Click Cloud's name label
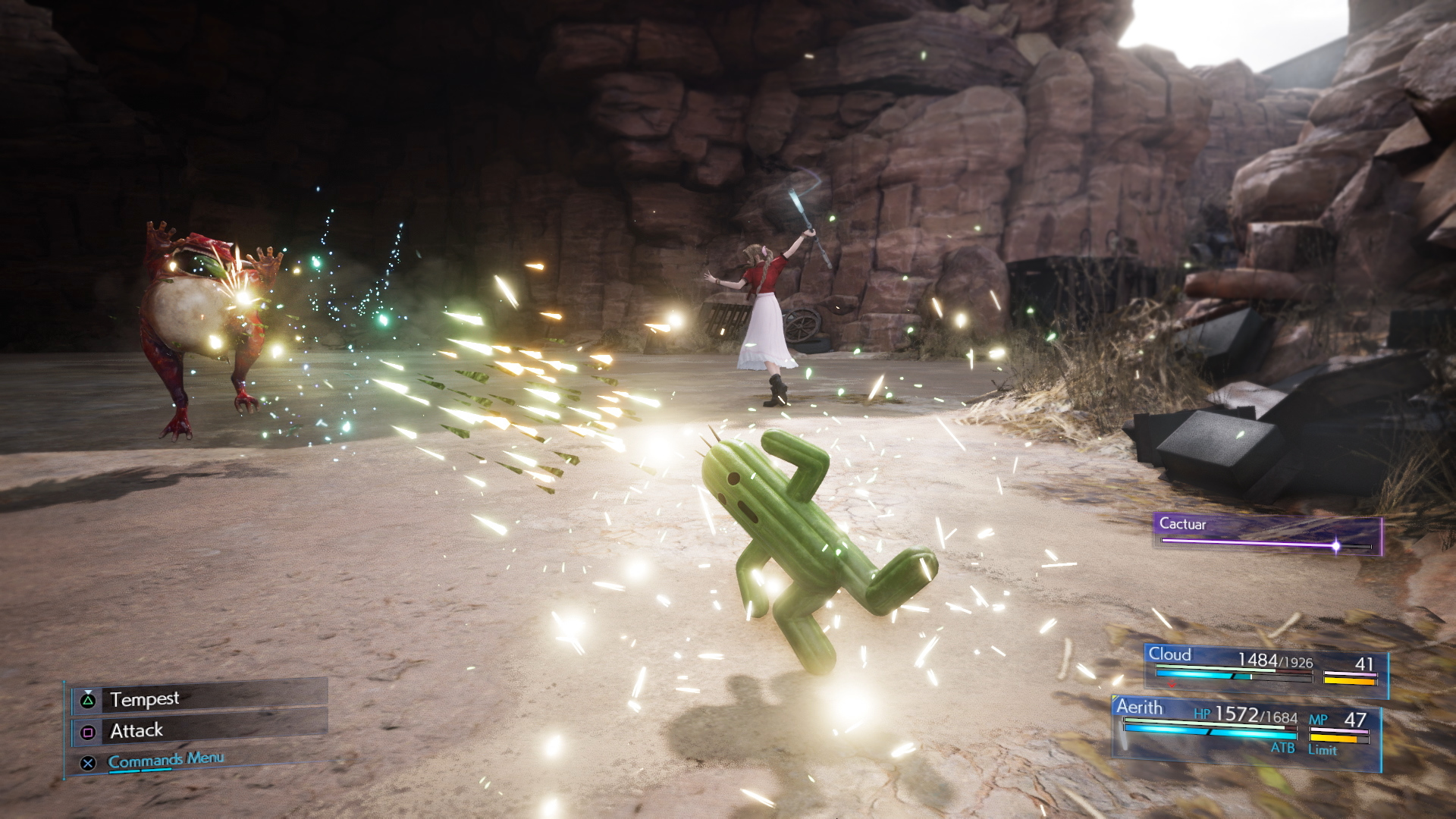The width and height of the screenshot is (1456, 819). pyautogui.click(x=1170, y=653)
